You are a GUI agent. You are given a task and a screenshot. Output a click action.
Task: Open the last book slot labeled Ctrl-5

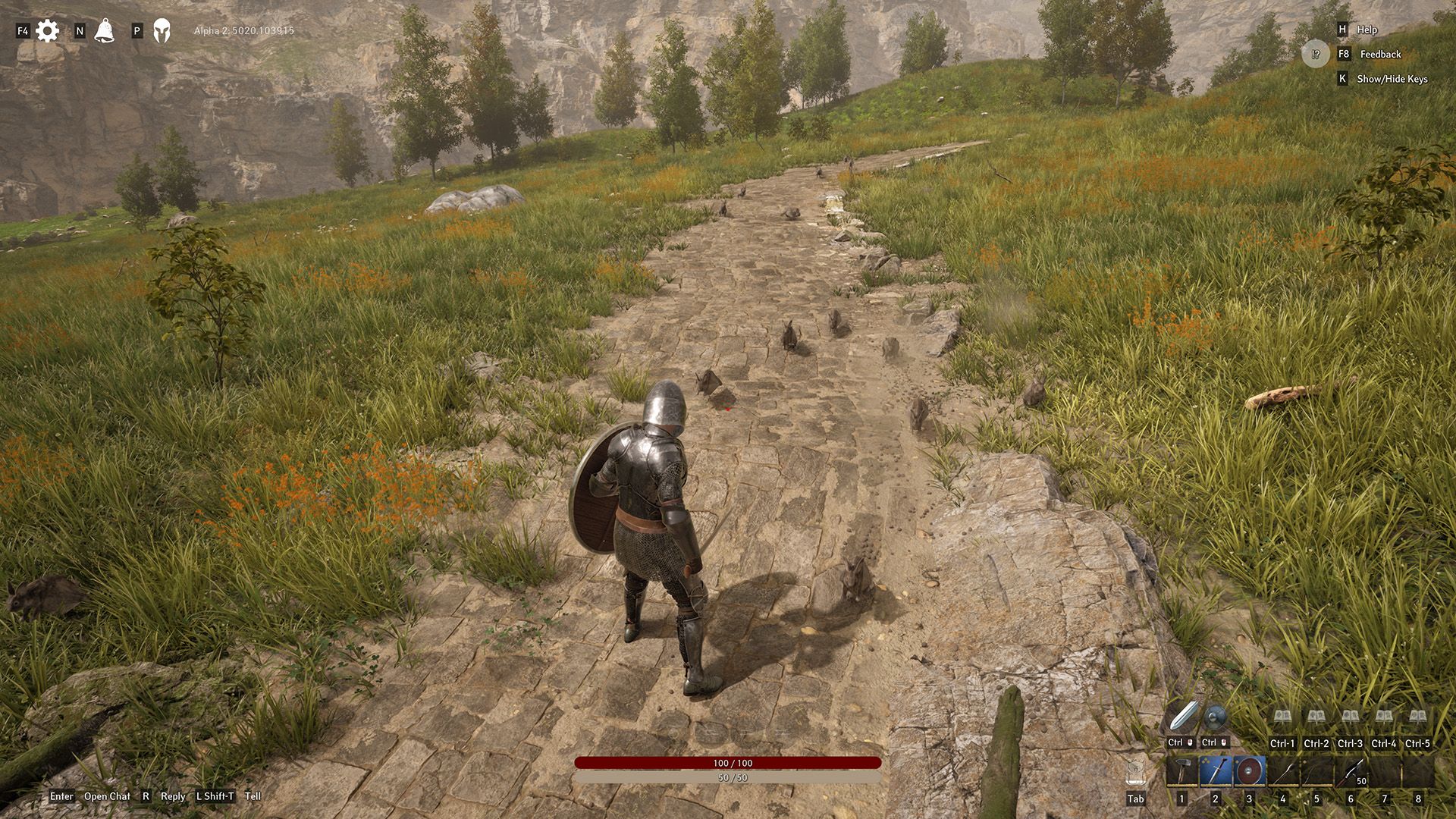1417,717
